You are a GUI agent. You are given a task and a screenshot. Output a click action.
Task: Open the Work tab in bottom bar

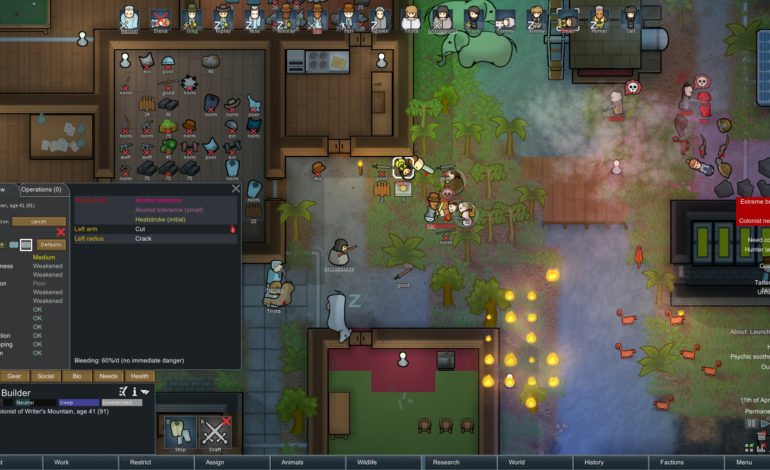[62, 462]
